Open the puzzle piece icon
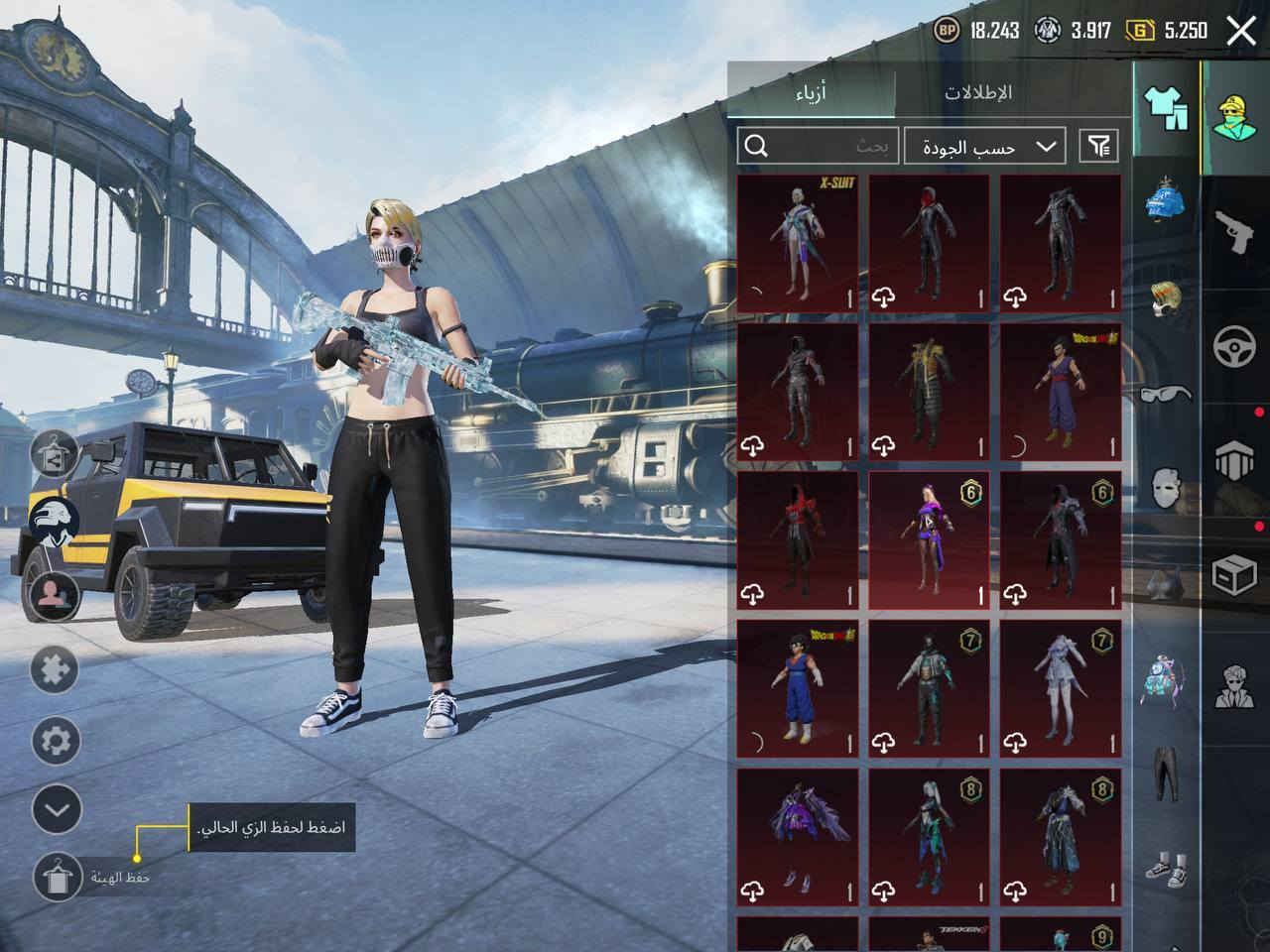The image size is (1270, 952). (x=56, y=670)
